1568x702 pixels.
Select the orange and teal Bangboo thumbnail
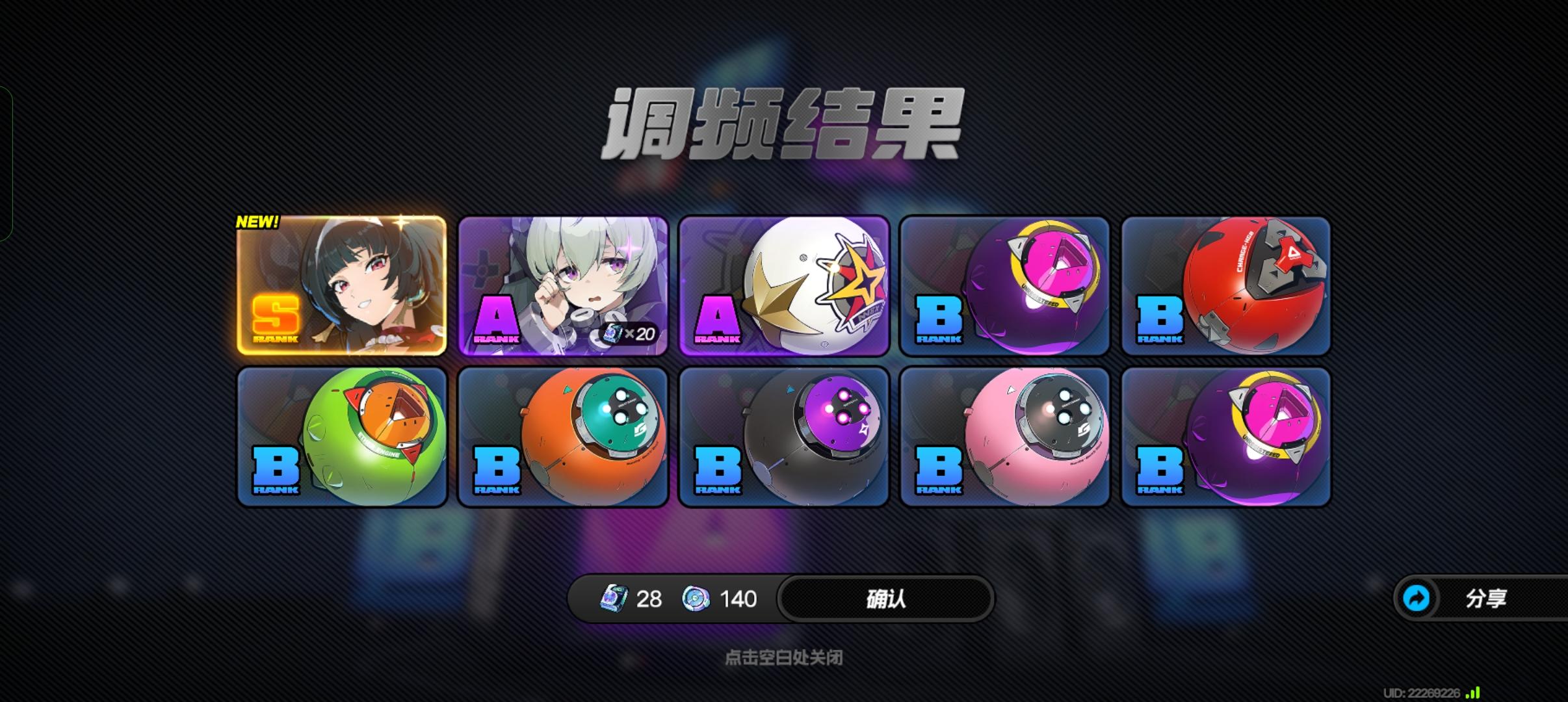click(563, 437)
